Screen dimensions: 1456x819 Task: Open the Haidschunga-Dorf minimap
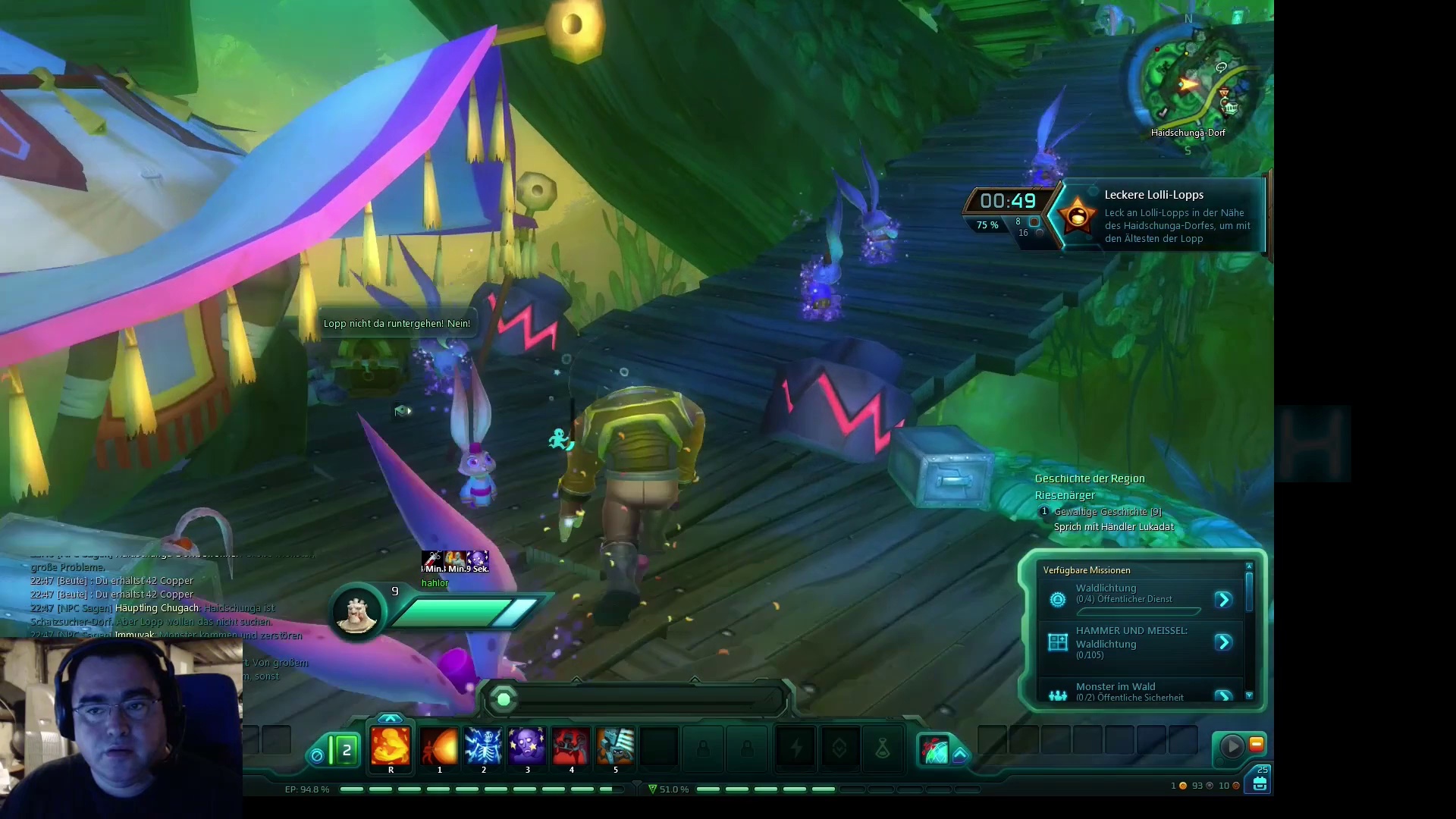[1191, 80]
